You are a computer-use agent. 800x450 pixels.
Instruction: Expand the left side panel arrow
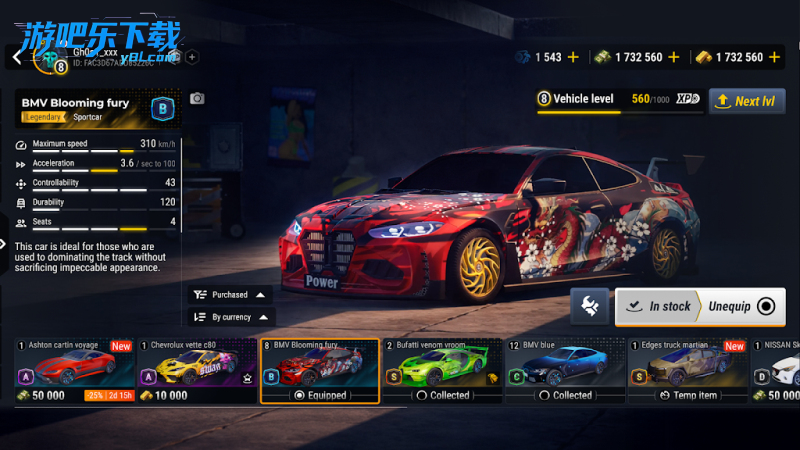click(x=4, y=243)
